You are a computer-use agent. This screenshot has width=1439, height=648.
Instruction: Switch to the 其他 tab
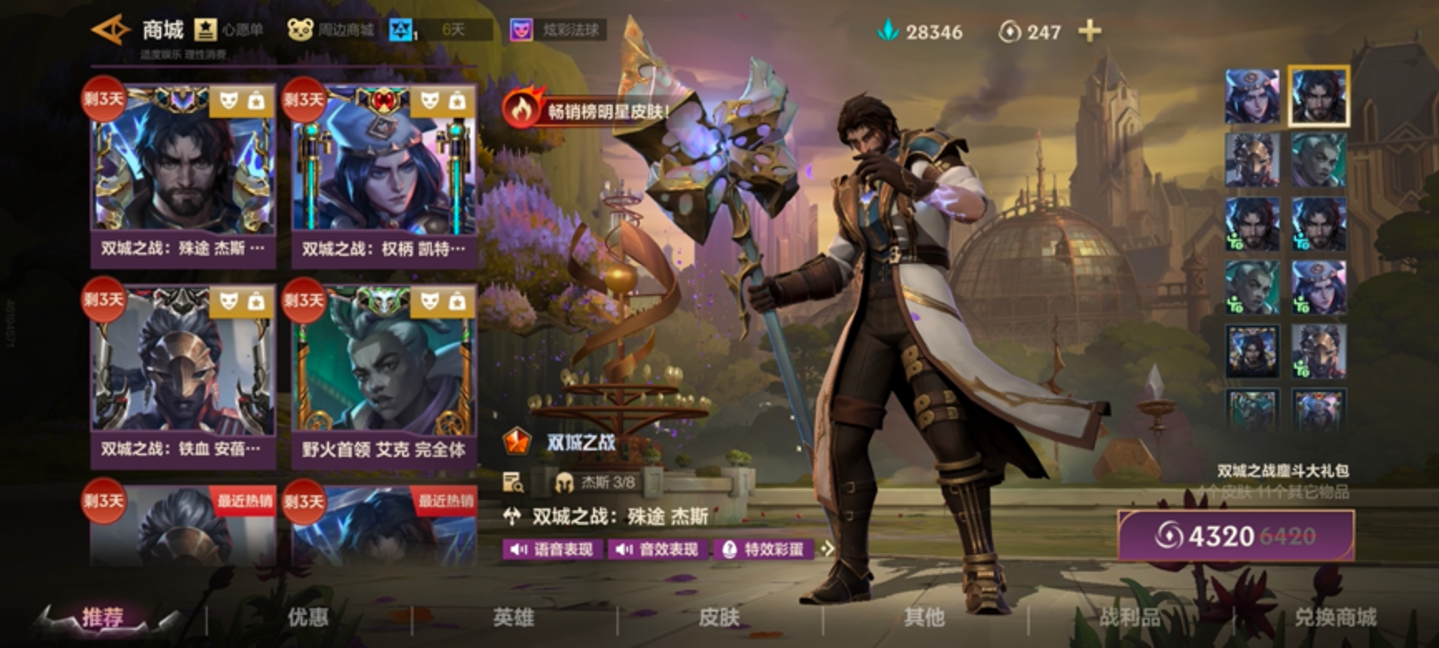[924, 618]
